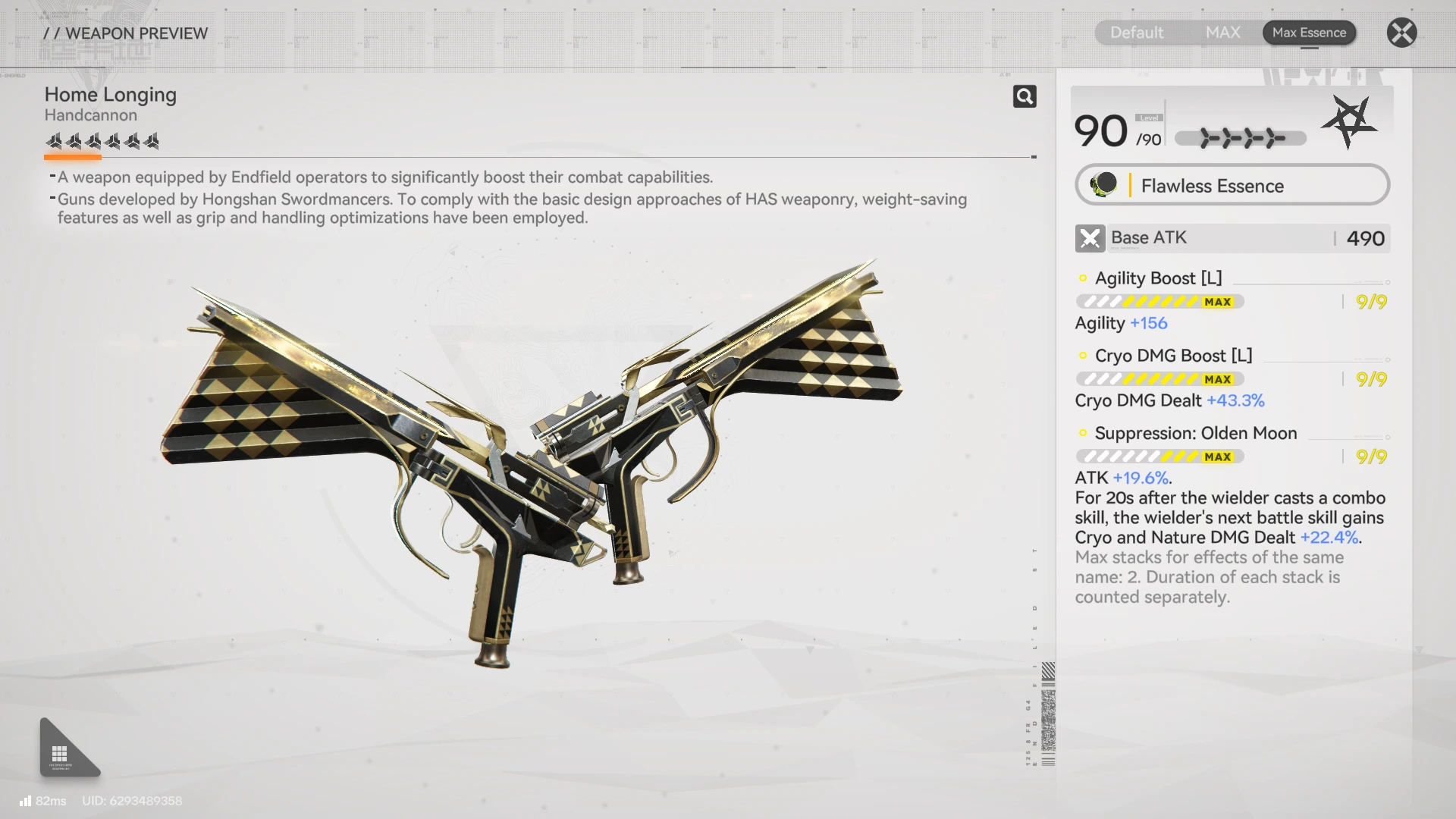This screenshot has height=819, width=1456.
Task: Open the magnifier inspect view
Action: click(1025, 96)
